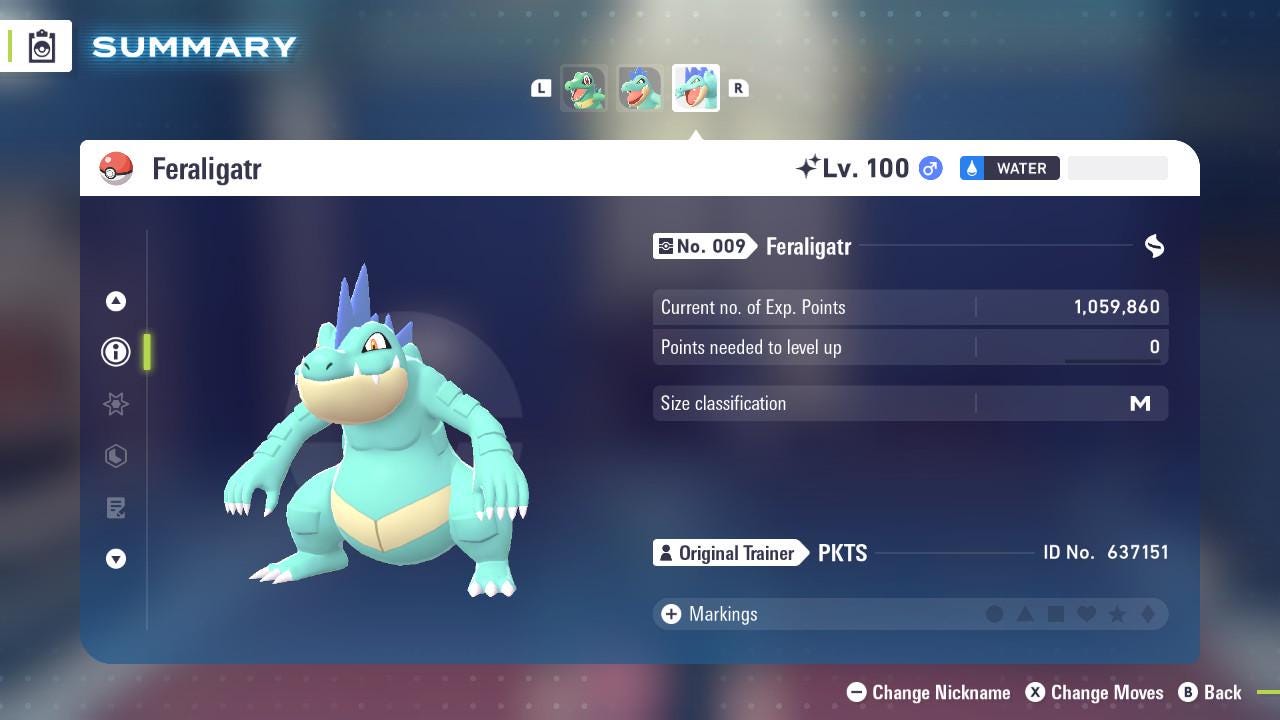This screenshot has width=1280, height=720.
Task: Open the trainer memo notepad icon
Action: tap(116, 508)
